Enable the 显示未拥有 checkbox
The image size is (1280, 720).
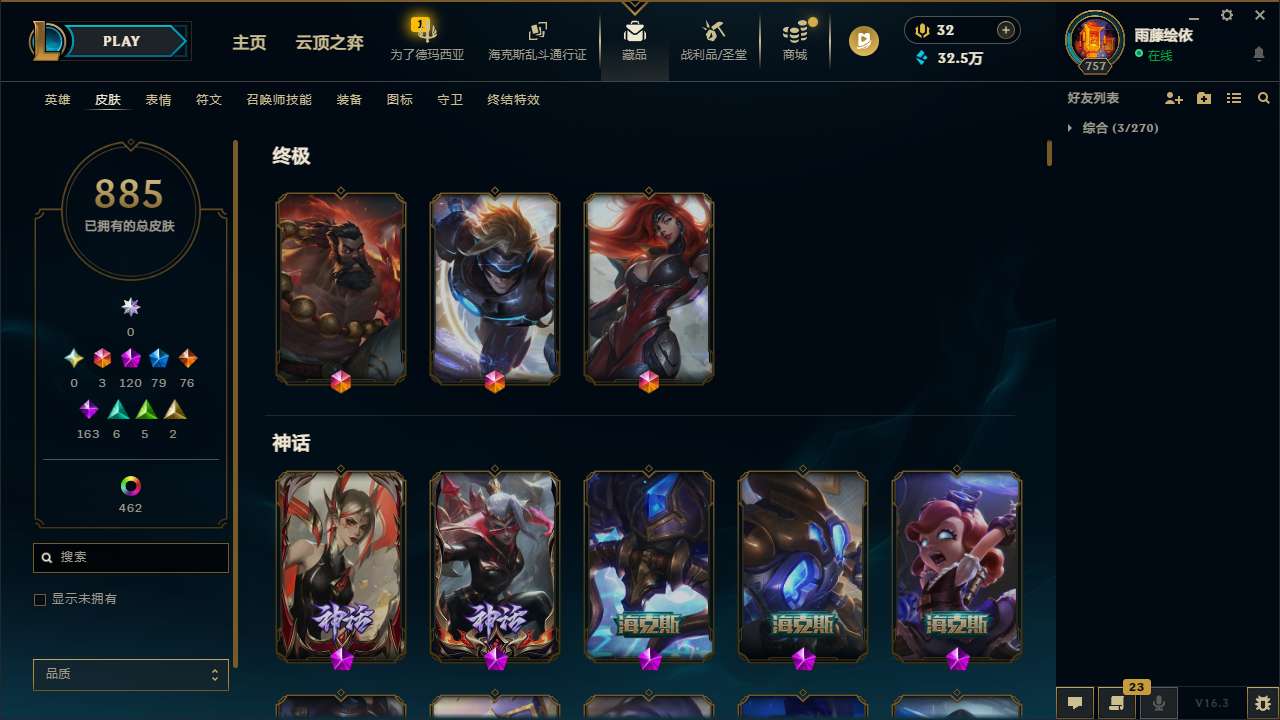pyautogui.click(x=40, y=599)
